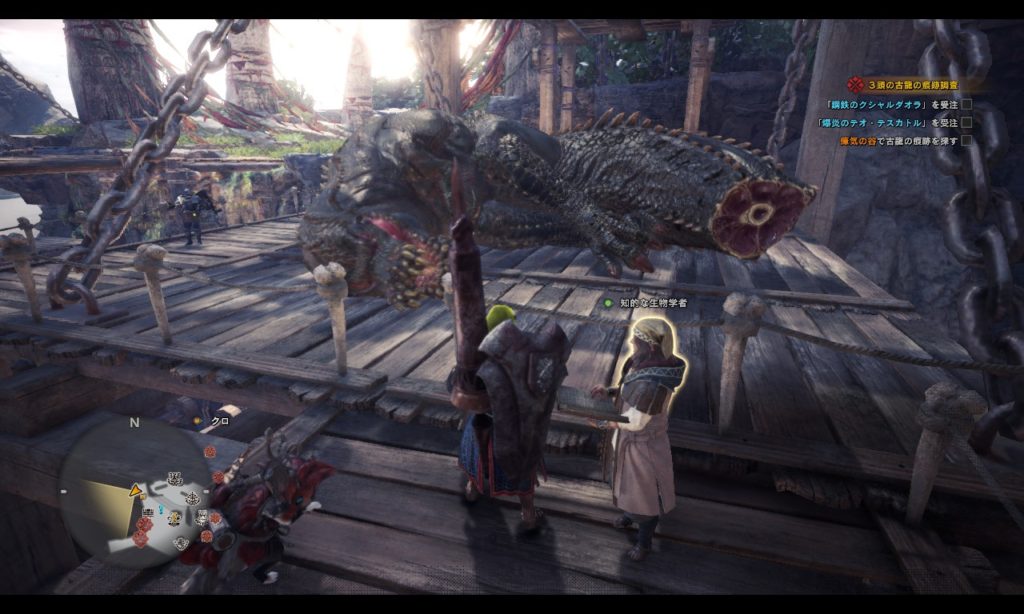Select the 瘴気の谷 tracks objective line
Viewport: 1024px width, 614px height.
pyautogui.click(x=898, y=141)
